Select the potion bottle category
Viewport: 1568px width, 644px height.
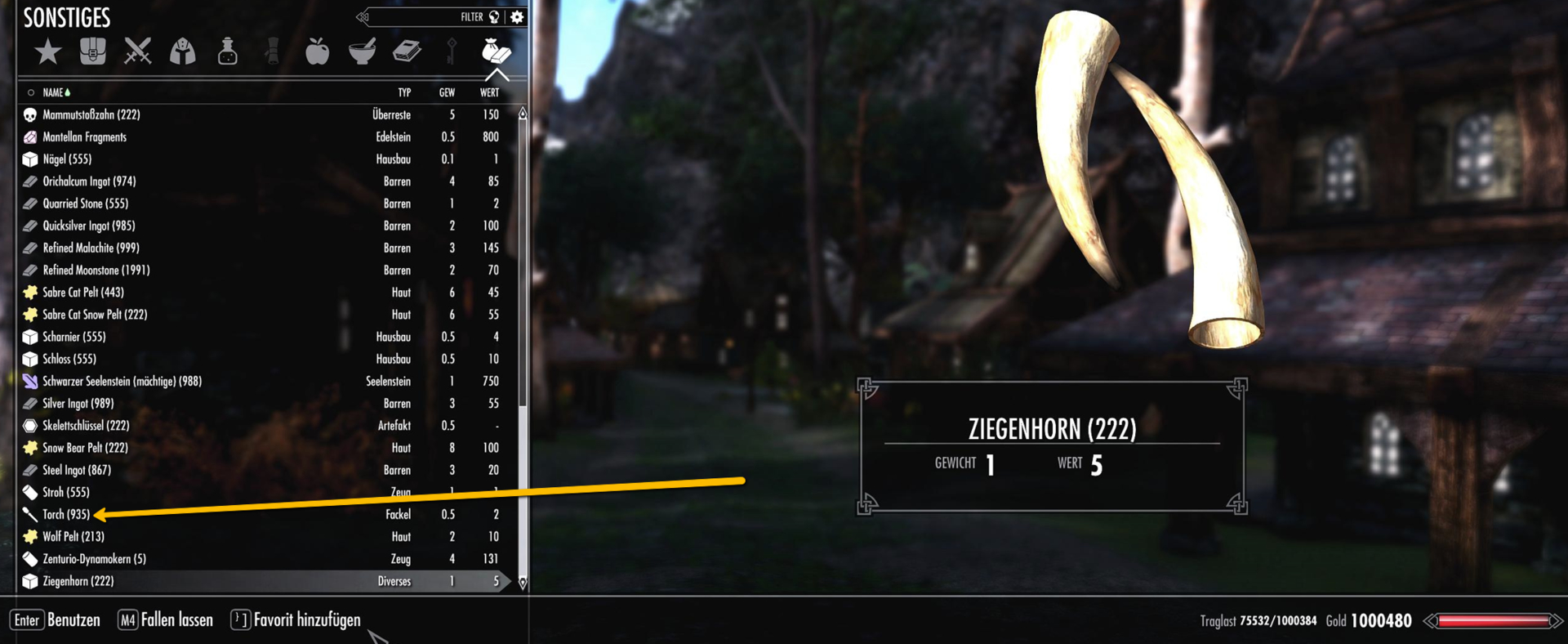227,51
